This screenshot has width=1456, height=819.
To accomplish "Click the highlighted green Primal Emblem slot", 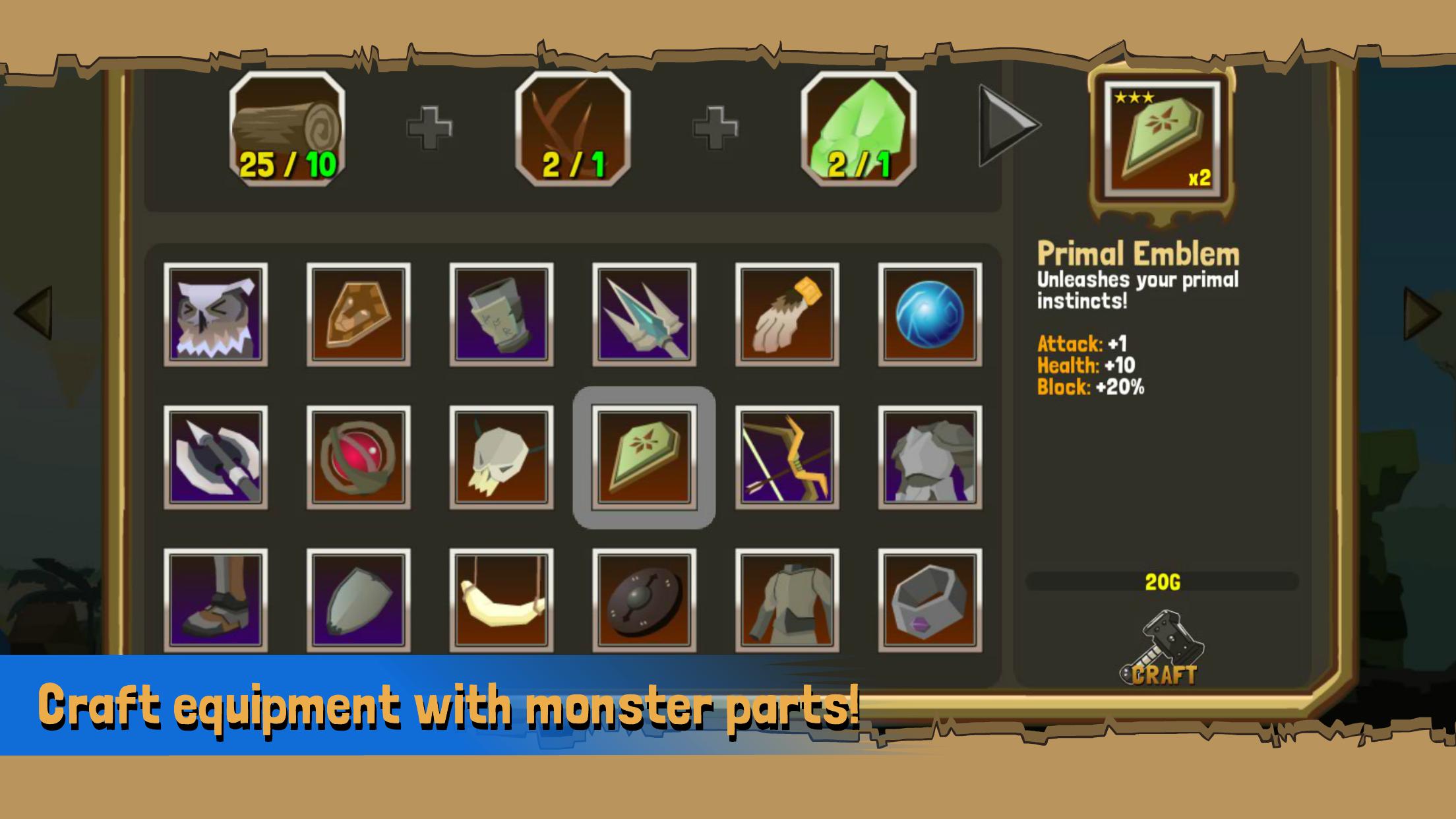I will click(x=644, y=457).
